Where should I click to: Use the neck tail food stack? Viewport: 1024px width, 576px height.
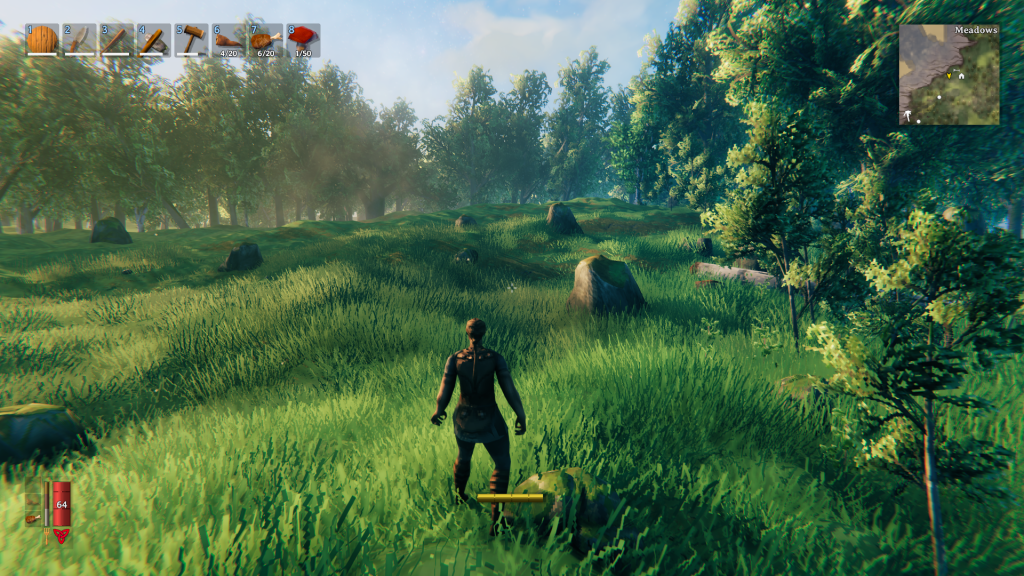(228, 40)
